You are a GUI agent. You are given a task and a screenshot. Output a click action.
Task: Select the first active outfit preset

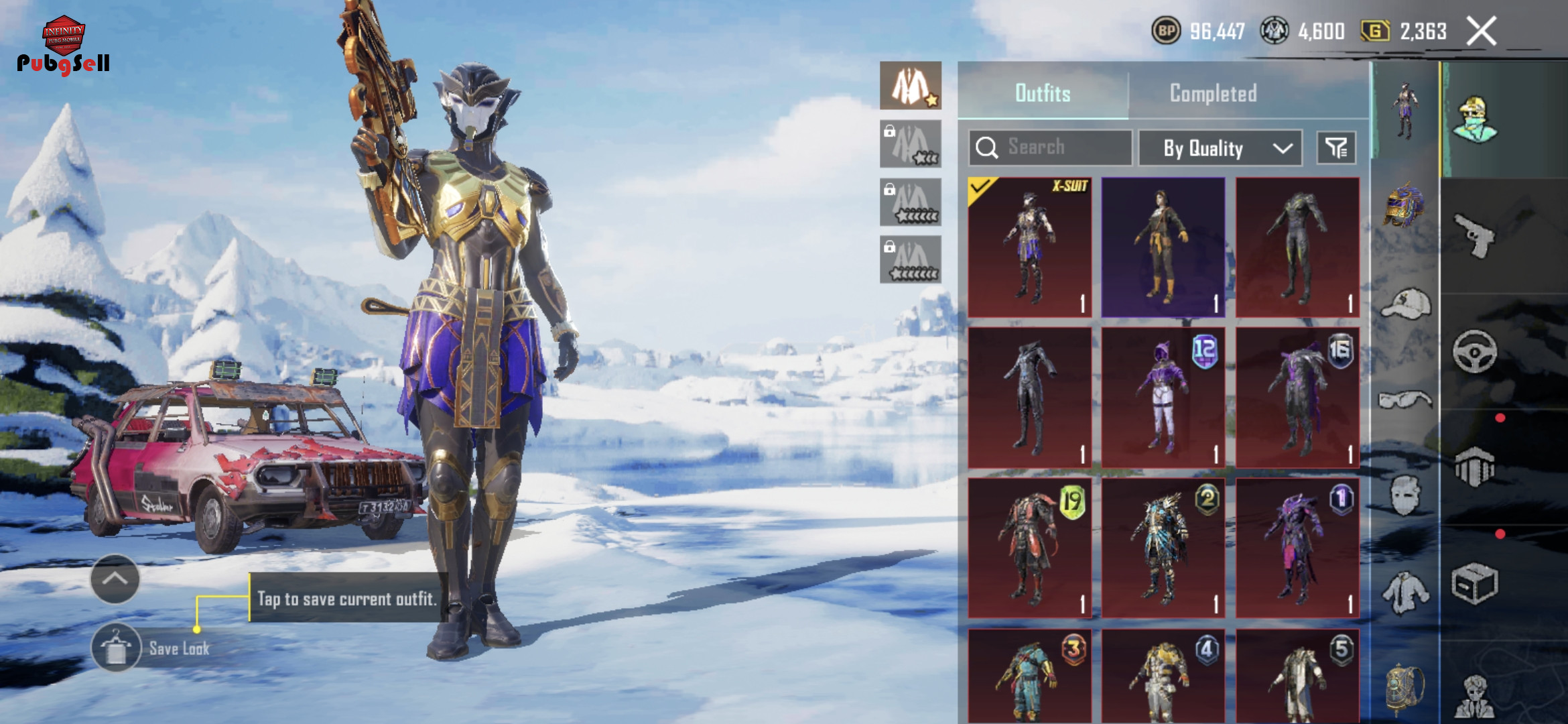(x=910, y=86)
